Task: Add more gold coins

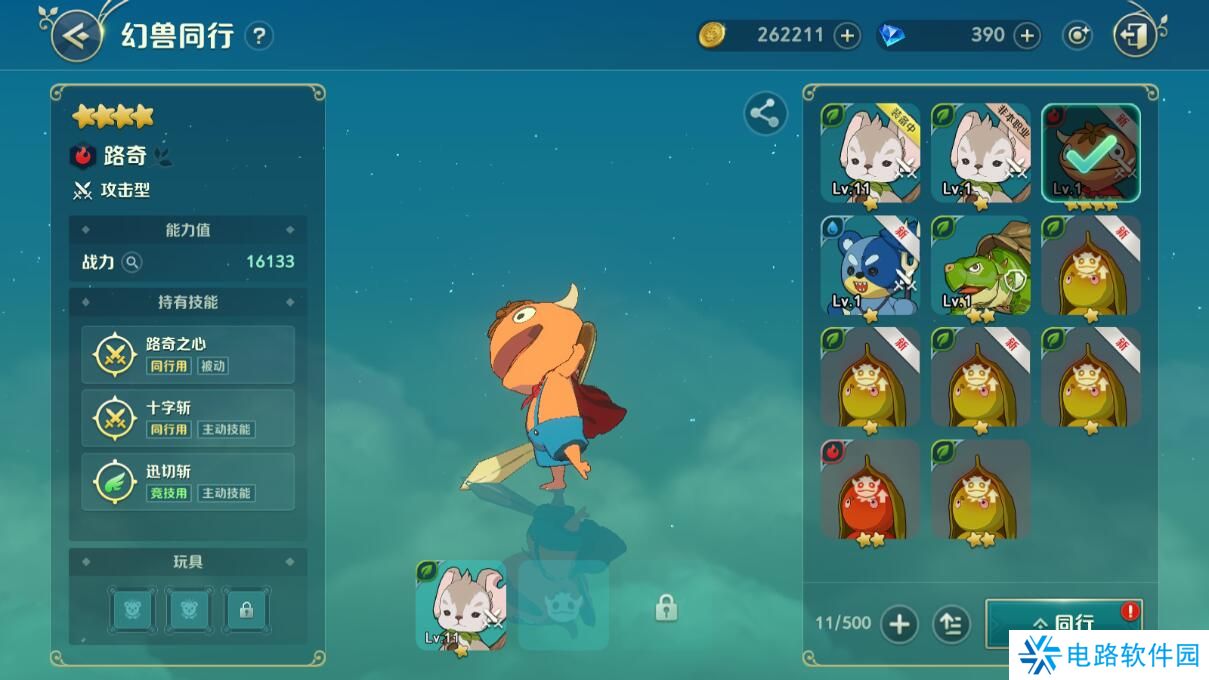Action: coord(847,36)
